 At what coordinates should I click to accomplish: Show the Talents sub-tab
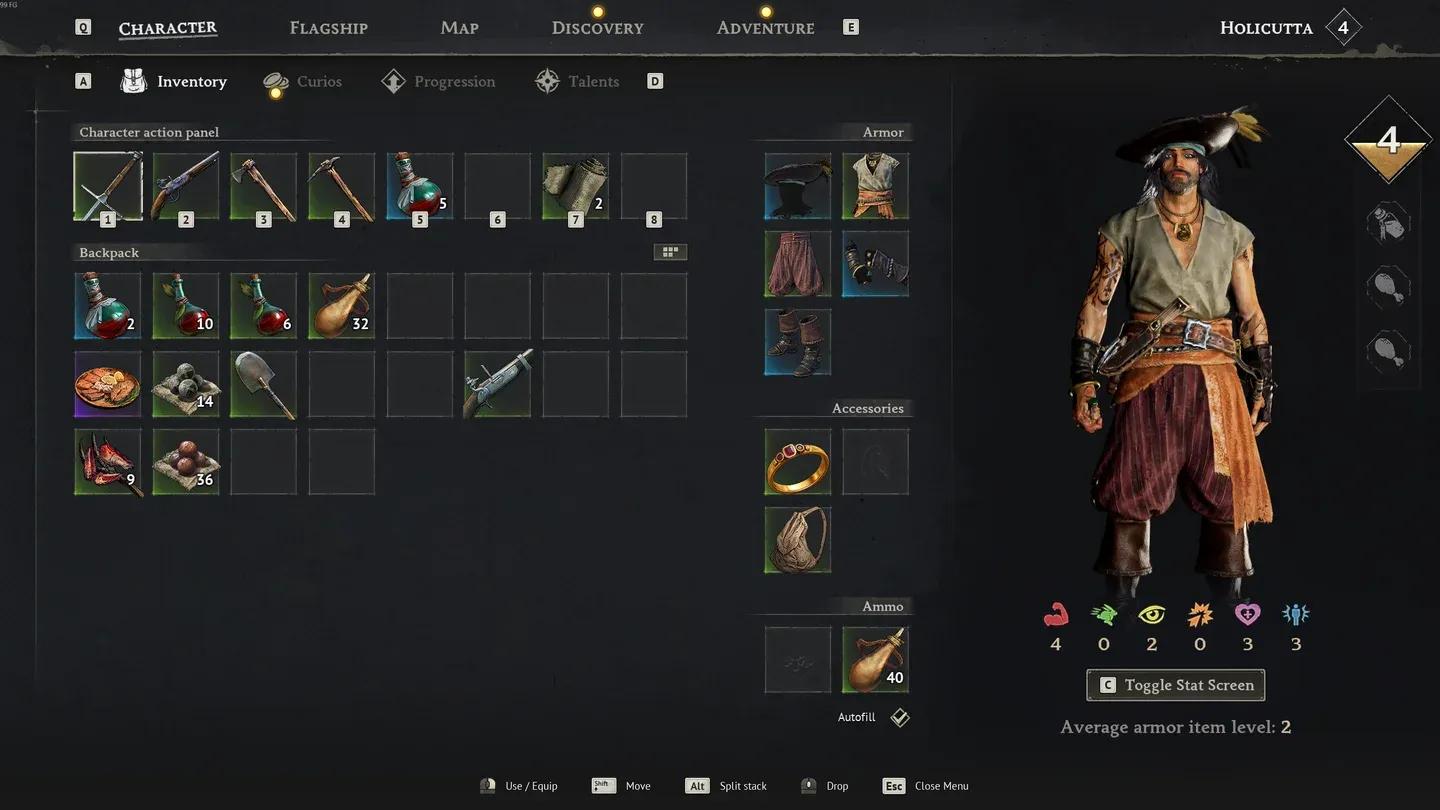pos(592,82)
